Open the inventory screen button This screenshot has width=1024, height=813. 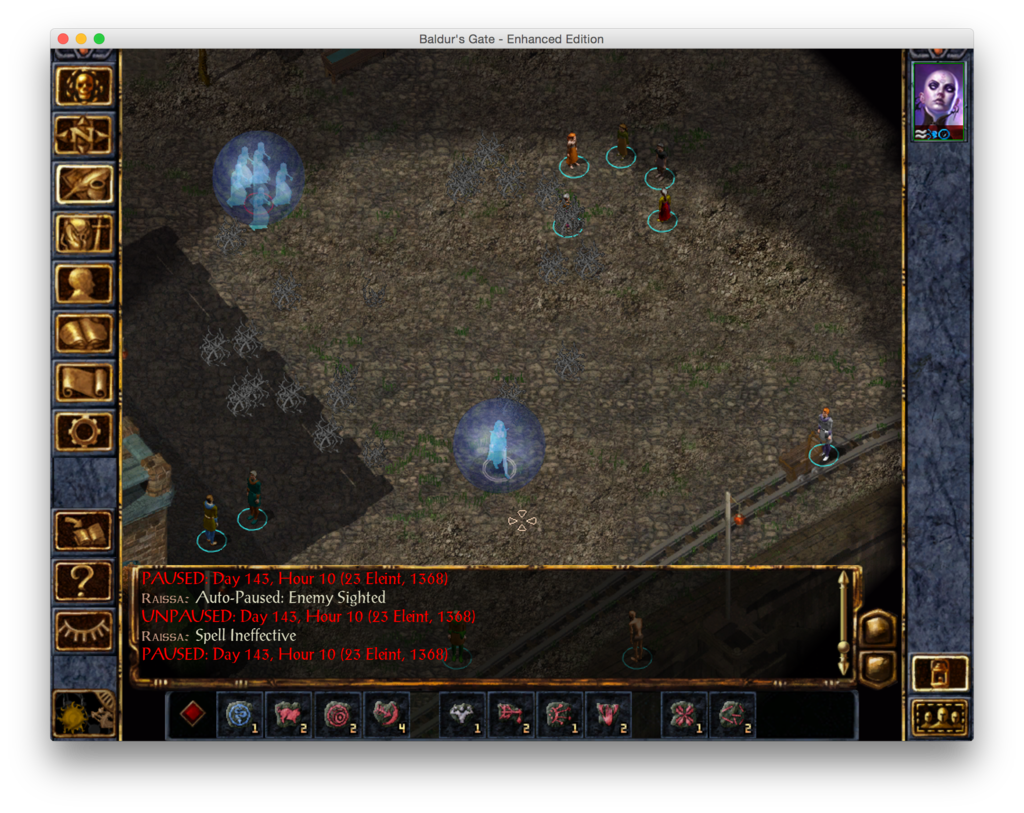coord(84,234)
